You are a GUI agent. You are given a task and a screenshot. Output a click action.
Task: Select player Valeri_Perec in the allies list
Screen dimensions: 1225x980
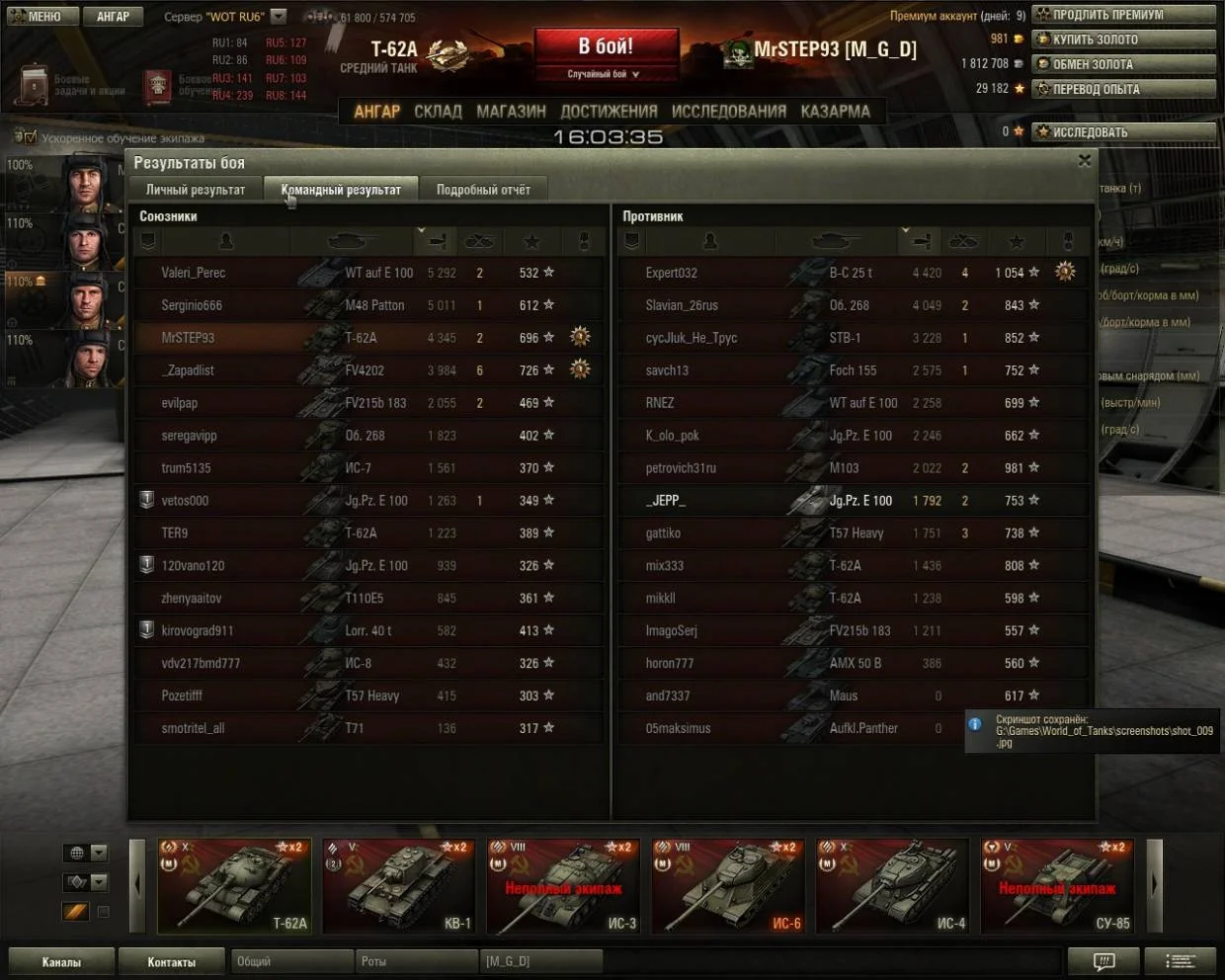pos(194,273)
